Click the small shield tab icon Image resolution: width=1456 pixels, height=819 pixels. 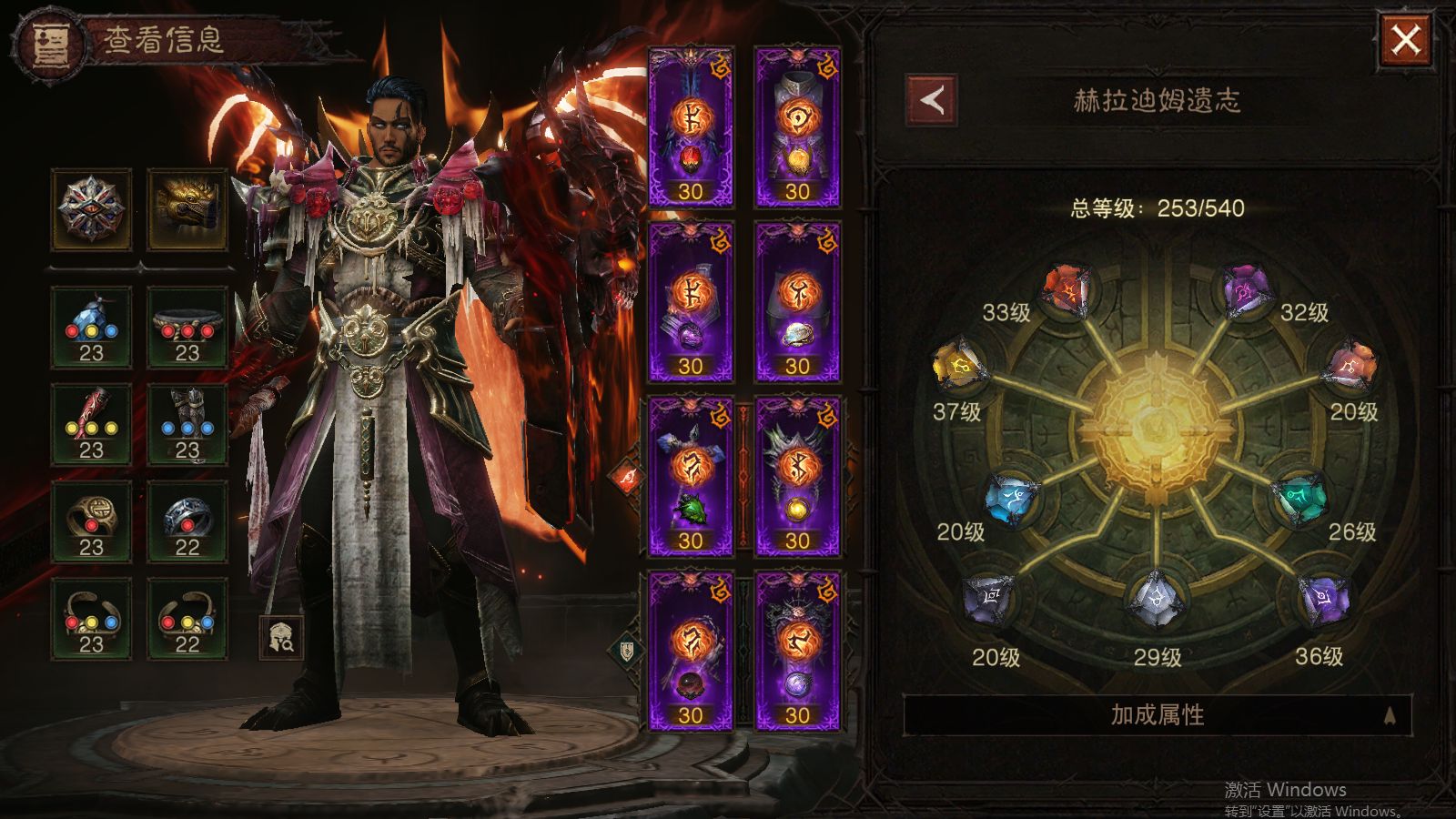click(x=627, y=650)
